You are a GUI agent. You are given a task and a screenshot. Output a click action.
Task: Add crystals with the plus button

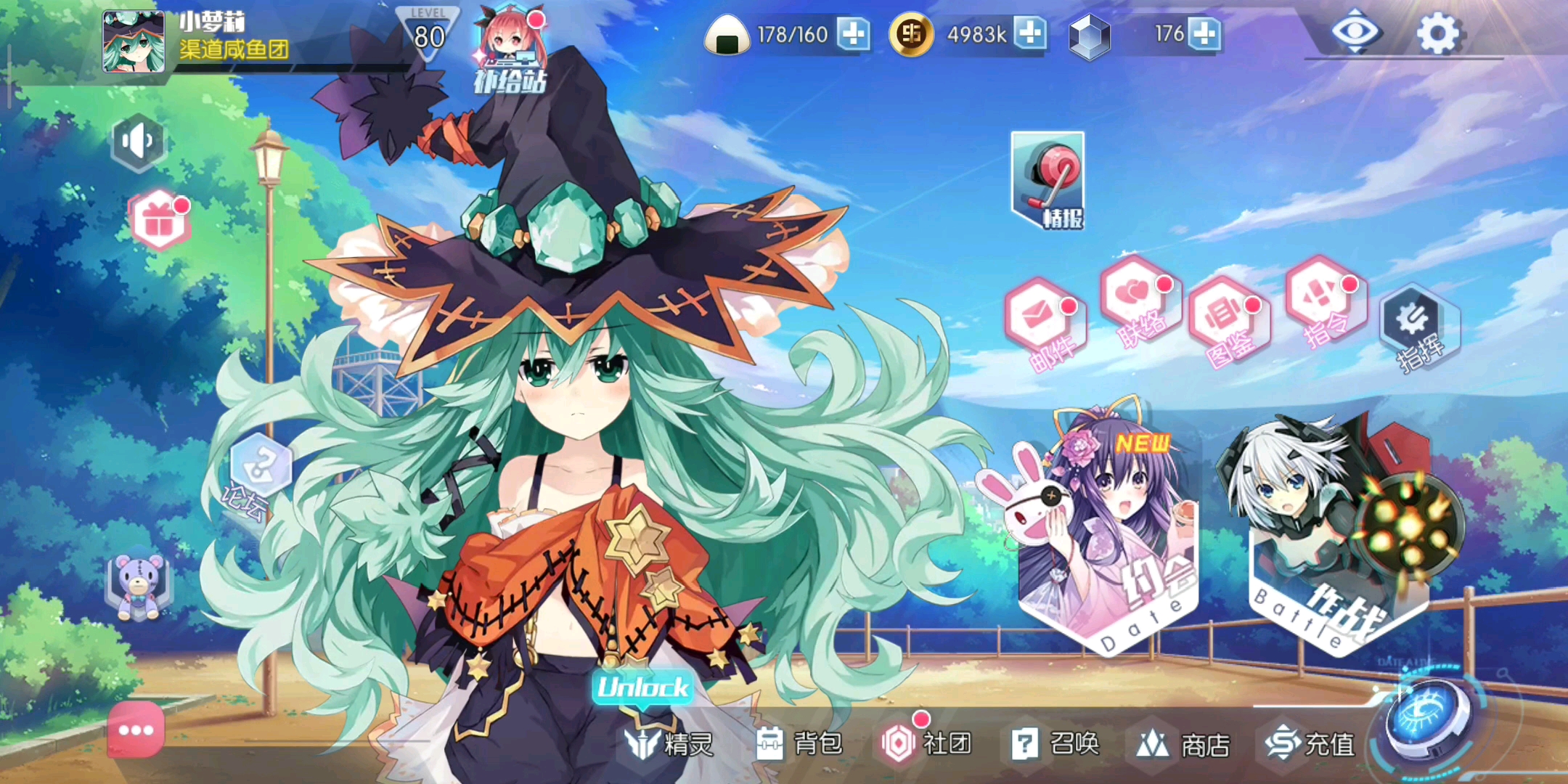(1205, 34)
